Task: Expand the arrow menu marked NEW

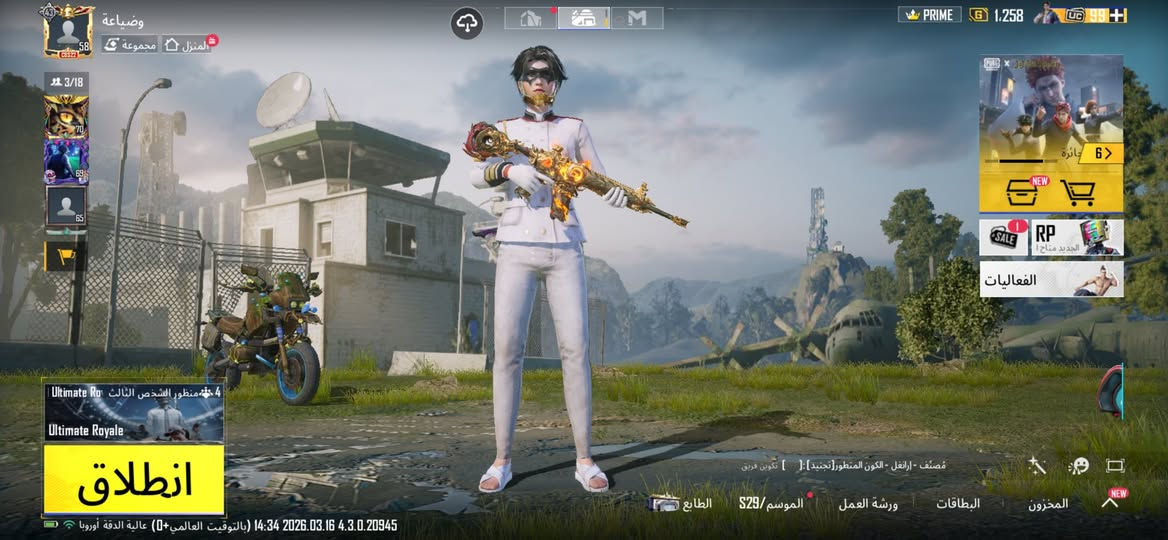Action: 1110,502
